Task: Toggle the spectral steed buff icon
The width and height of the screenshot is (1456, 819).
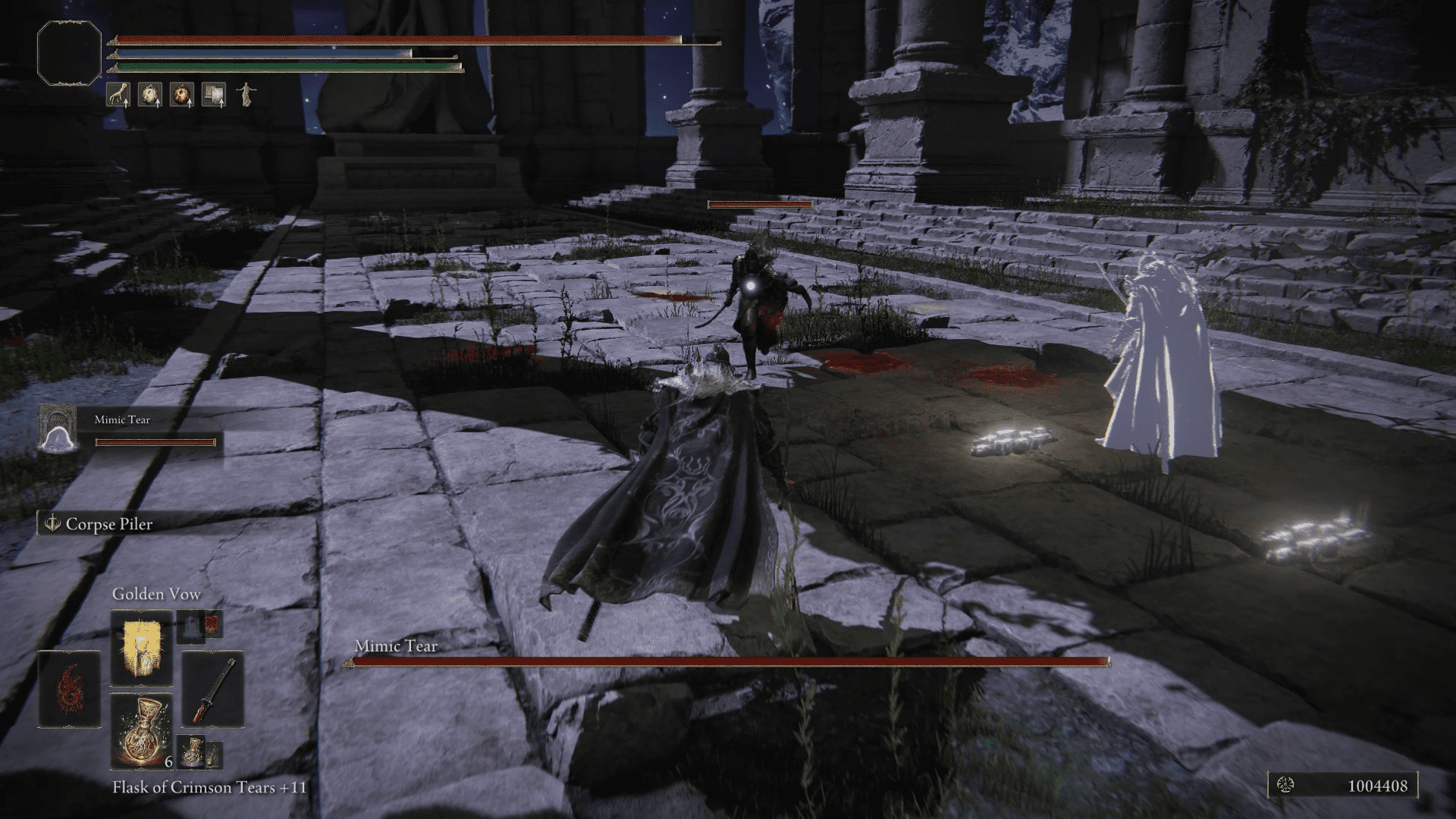Action: point(244,95)
